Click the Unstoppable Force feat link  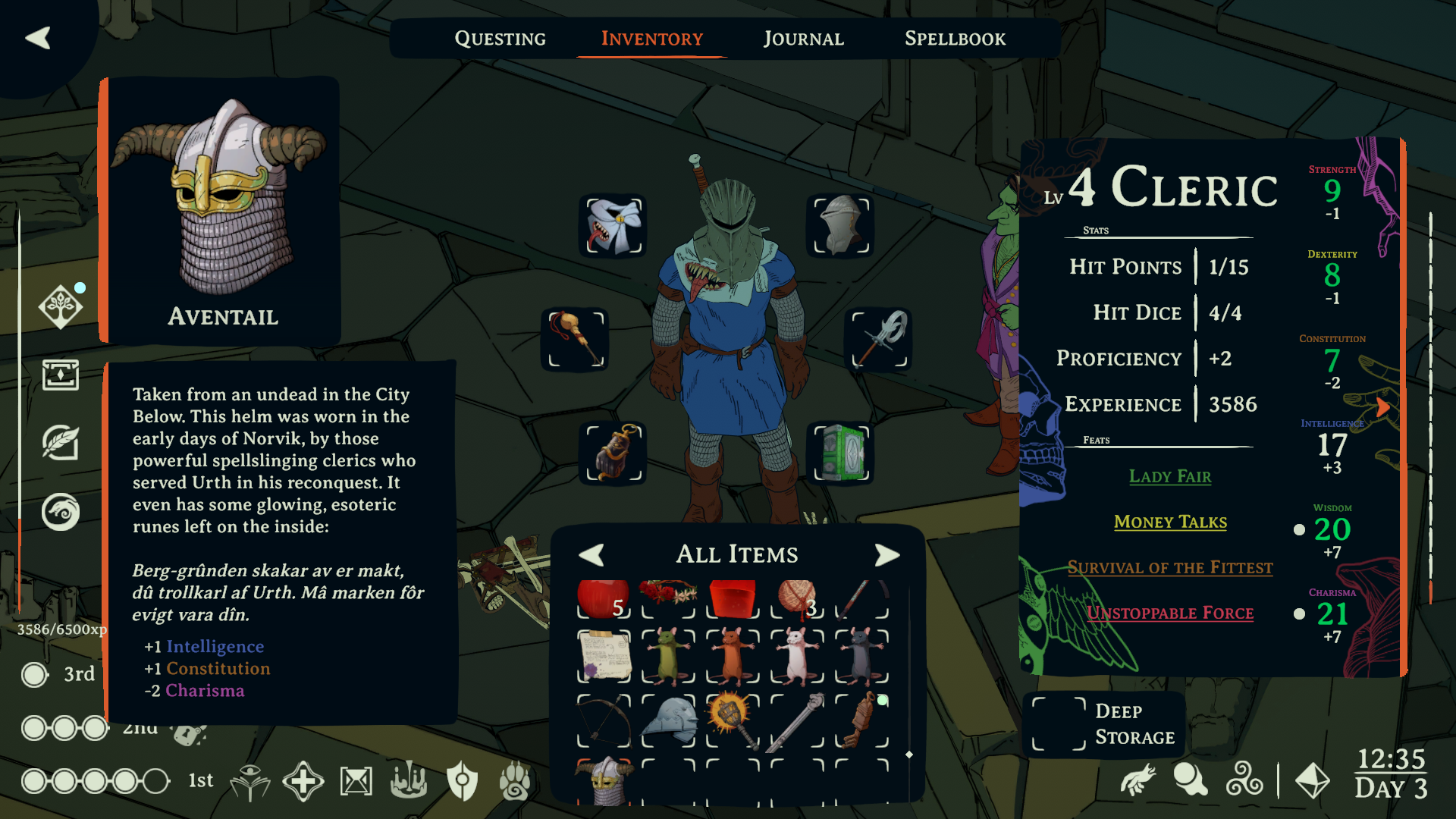[x=1170, y=613]
